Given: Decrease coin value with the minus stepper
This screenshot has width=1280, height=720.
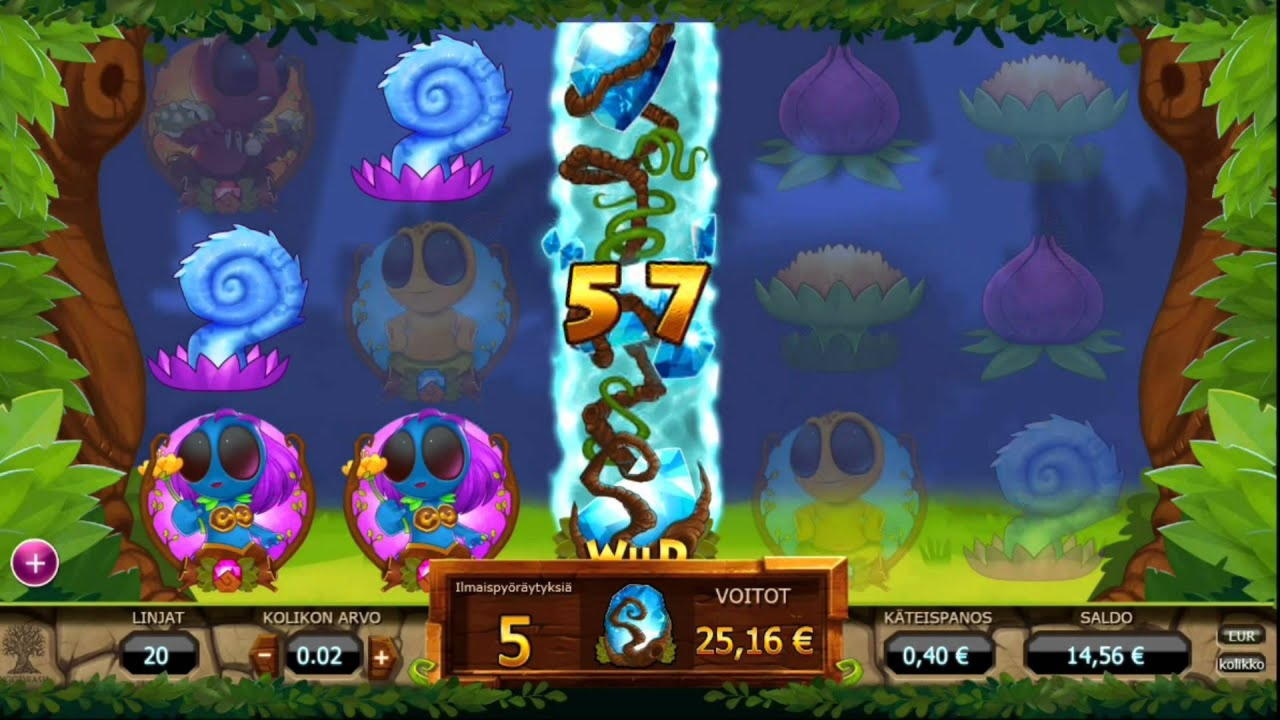Looking at the screenshot, I should point(262,657).
